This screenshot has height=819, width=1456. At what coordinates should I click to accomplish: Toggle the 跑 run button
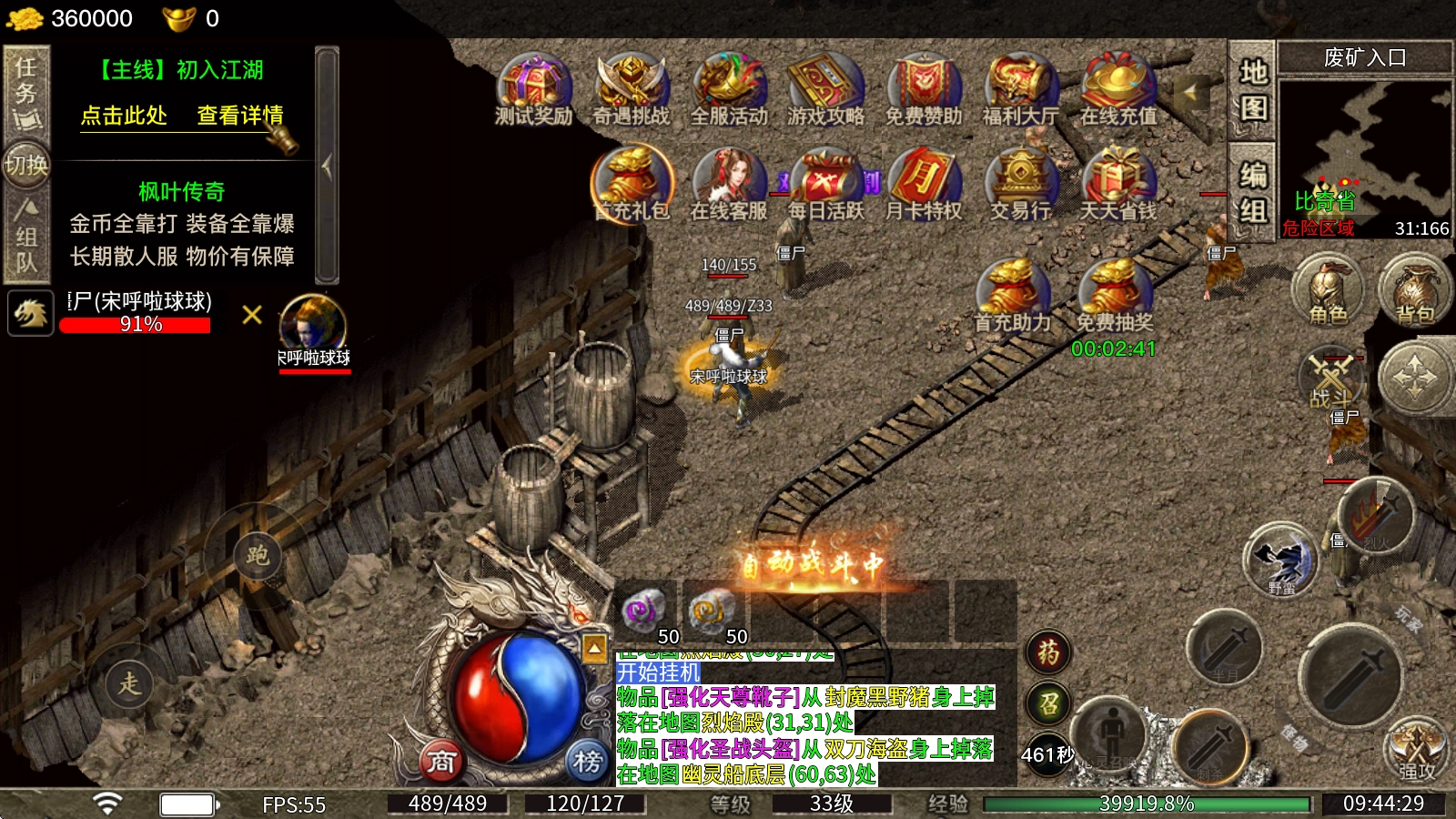point(258,555)
